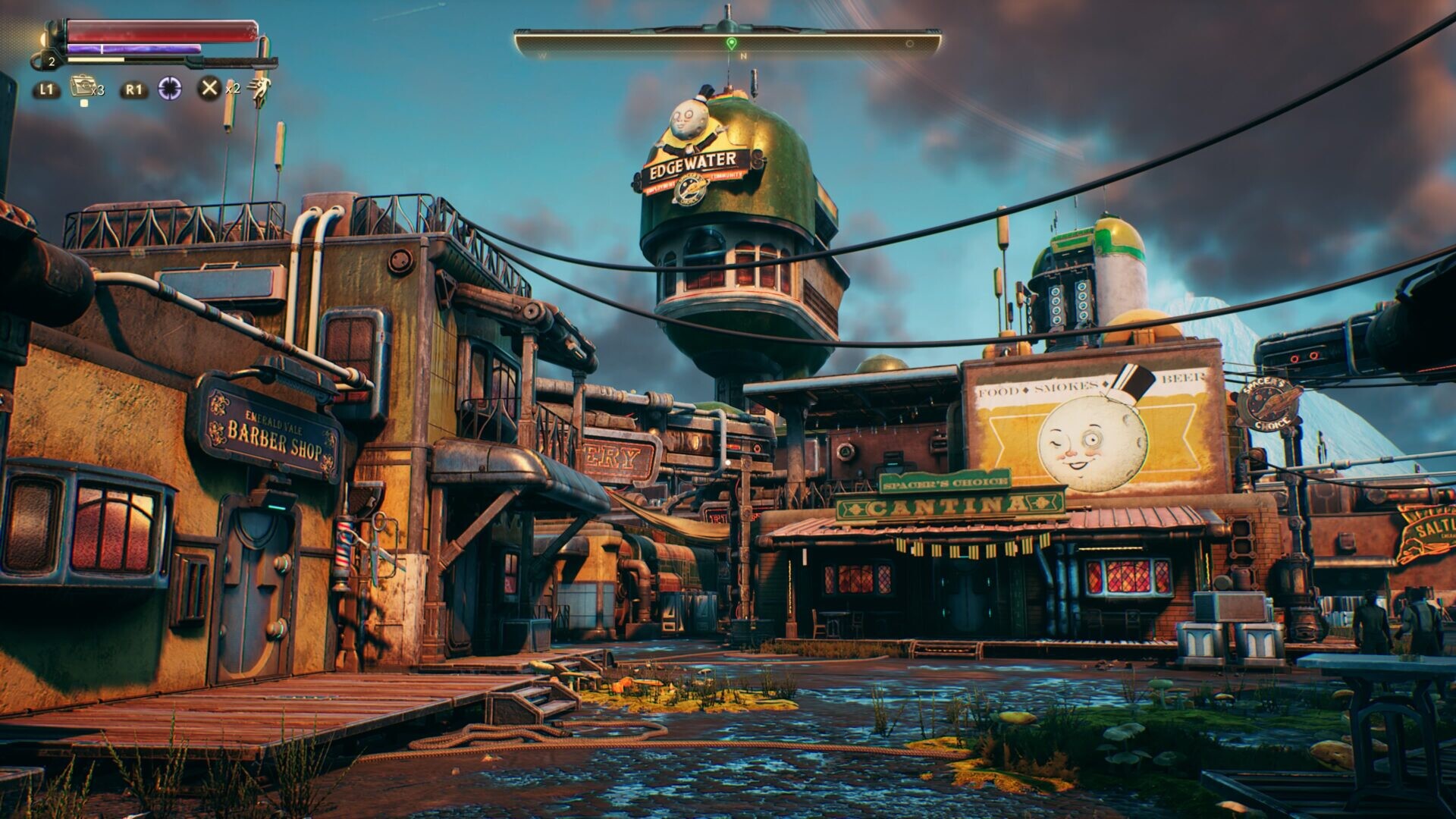Trigger the running figure dodge icon
This screenshot has width=1456, height=819.
(260, 89)
